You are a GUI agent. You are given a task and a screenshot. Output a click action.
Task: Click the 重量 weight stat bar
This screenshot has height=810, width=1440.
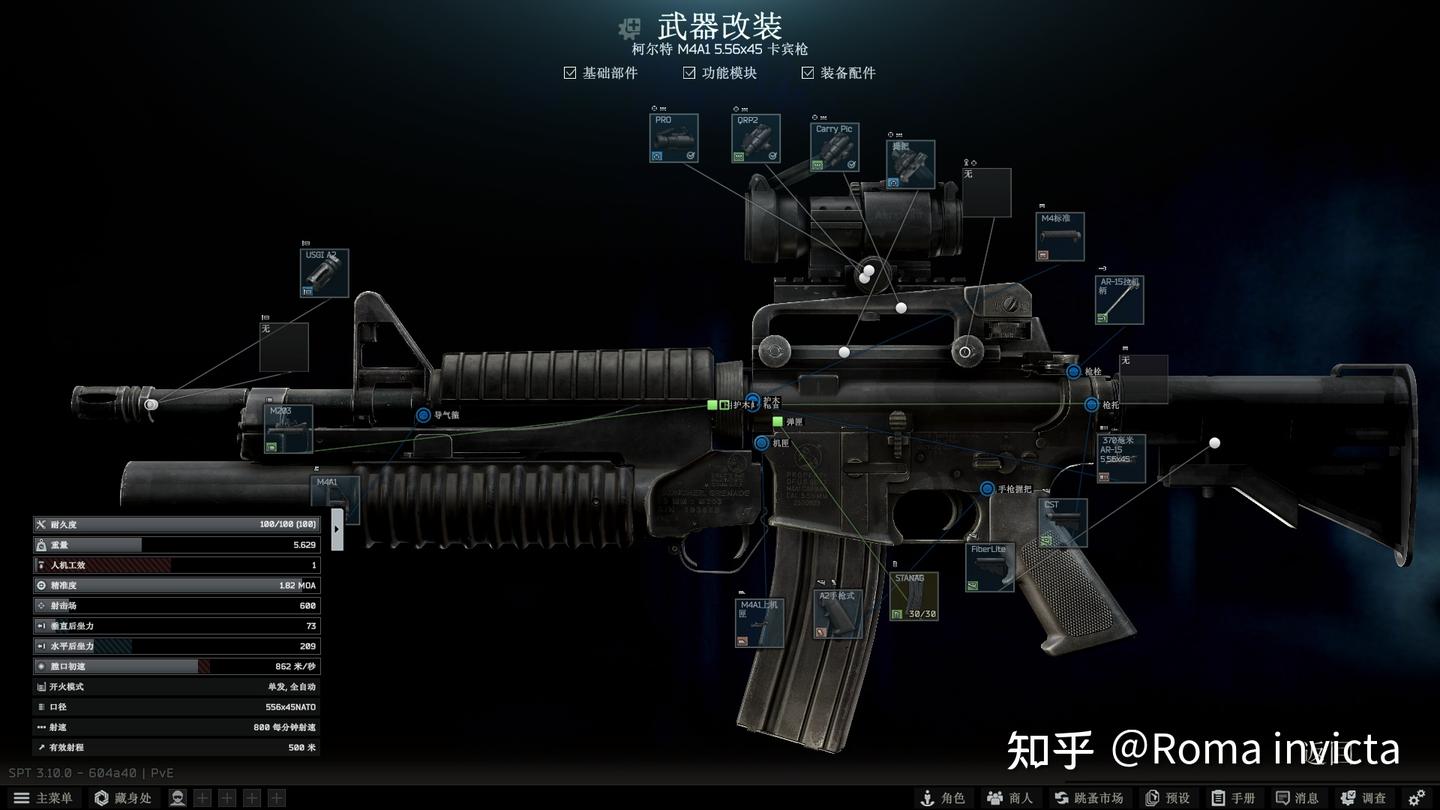click(x=176, y=544)
